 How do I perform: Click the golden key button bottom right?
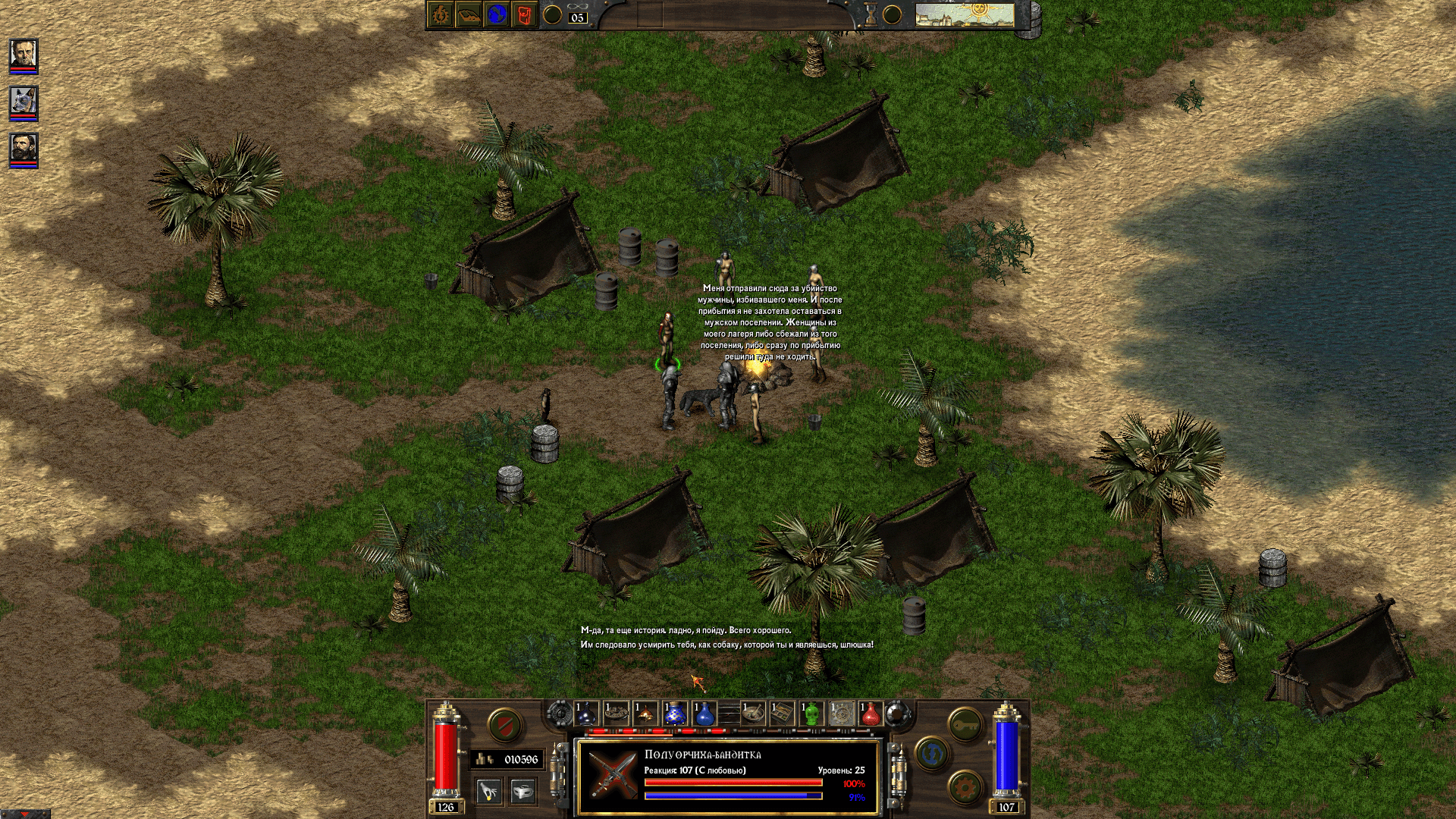click(965, 726)
